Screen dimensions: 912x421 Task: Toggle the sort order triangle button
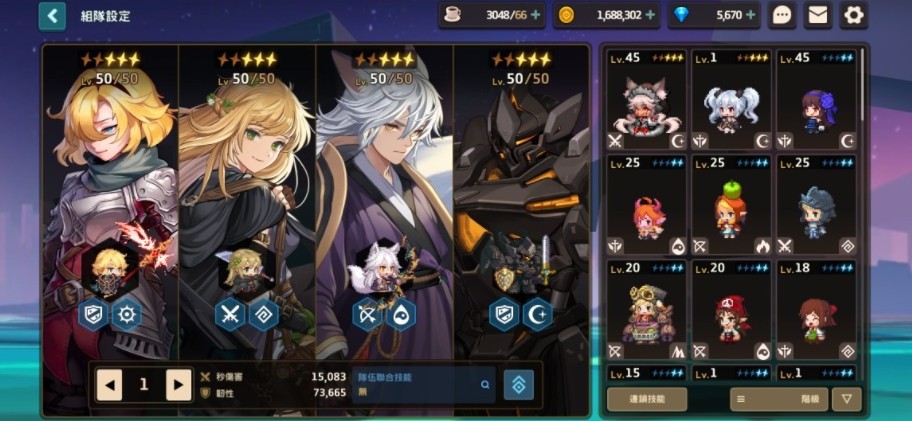847,399
